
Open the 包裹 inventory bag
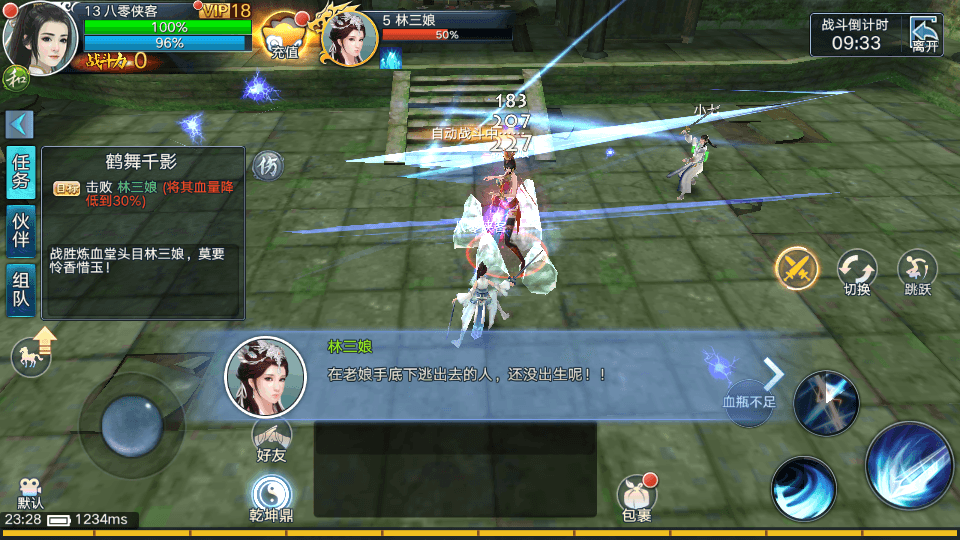637,496
